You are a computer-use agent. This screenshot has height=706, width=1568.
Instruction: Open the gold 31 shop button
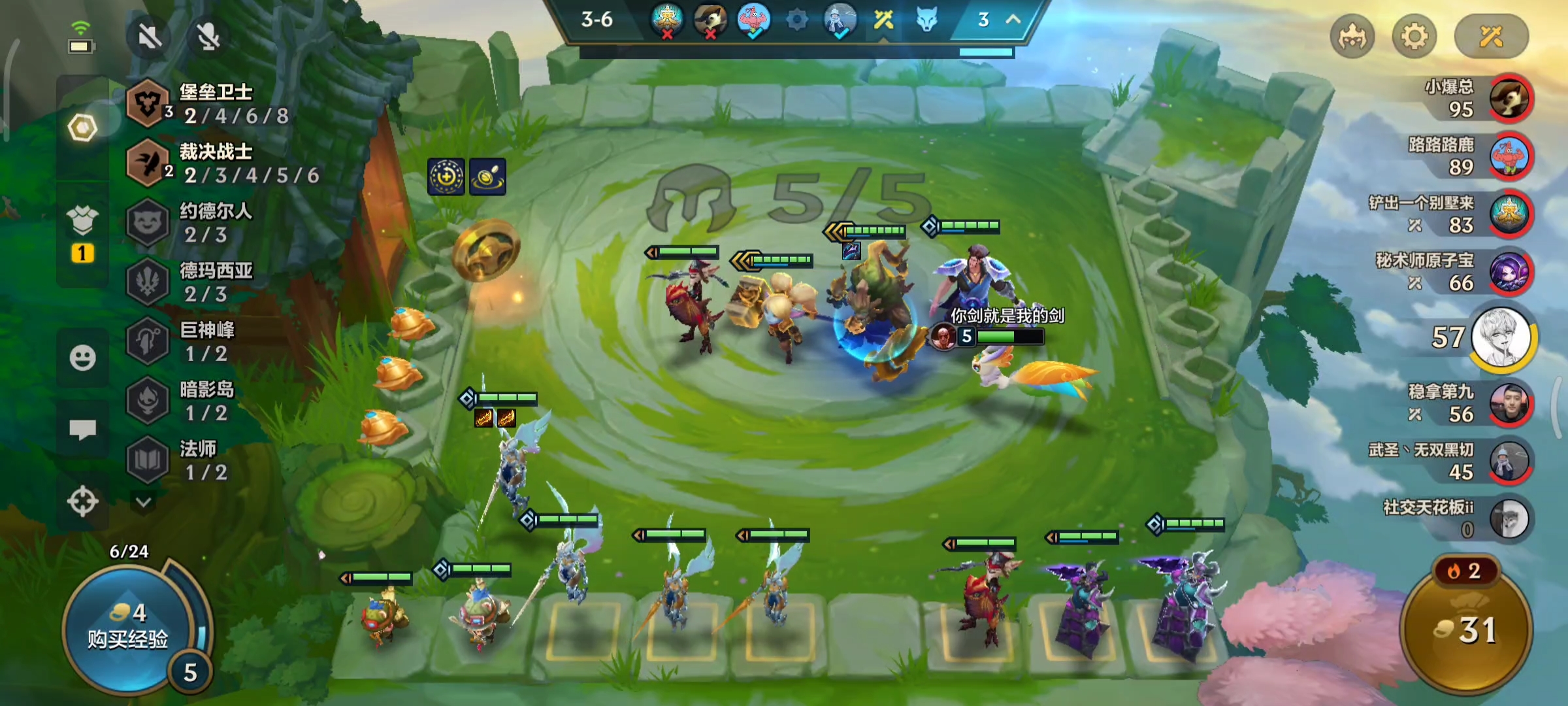pyautogui.click(x=1466, y=629)
